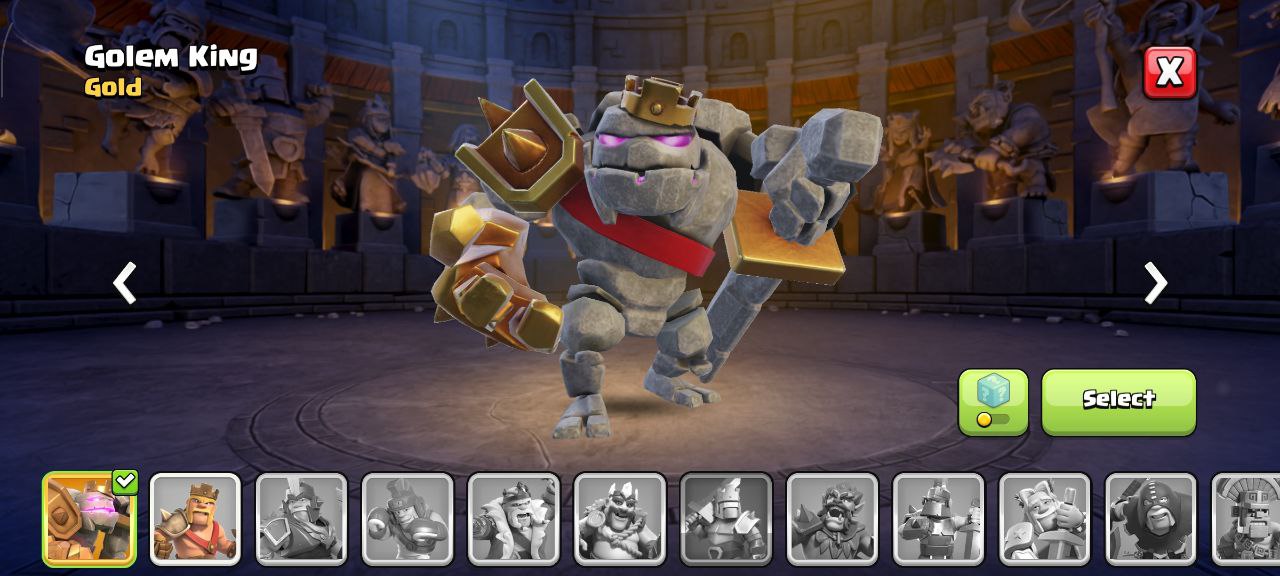Viewport: 1280px width, 576px height.
Task: Pick the default colored Barbarian King thumbnail
Action: pyautogui.click(x=195, y=519)
